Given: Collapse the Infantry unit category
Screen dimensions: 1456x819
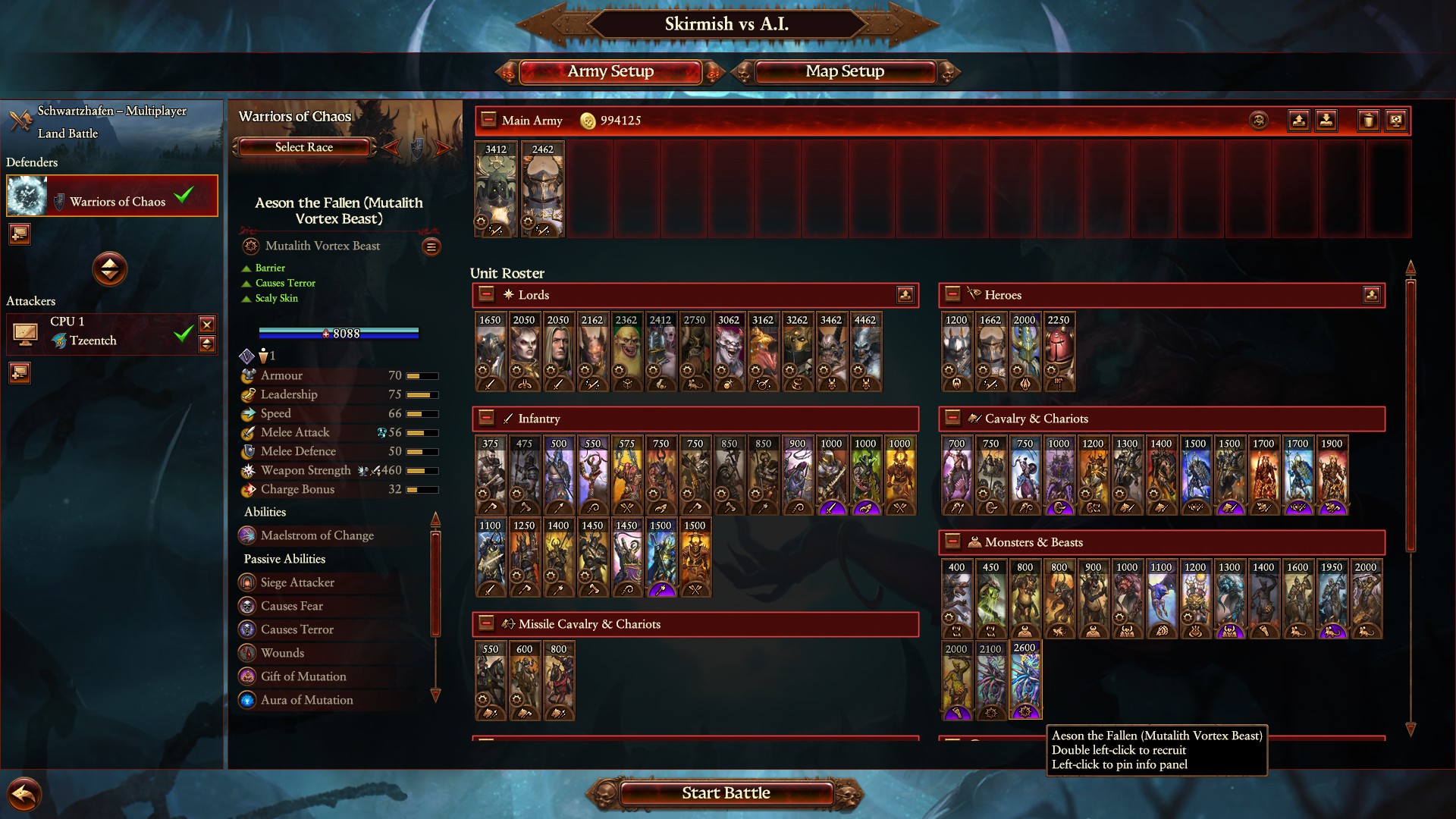Looking at the screenshot, I should pos(486,418).
